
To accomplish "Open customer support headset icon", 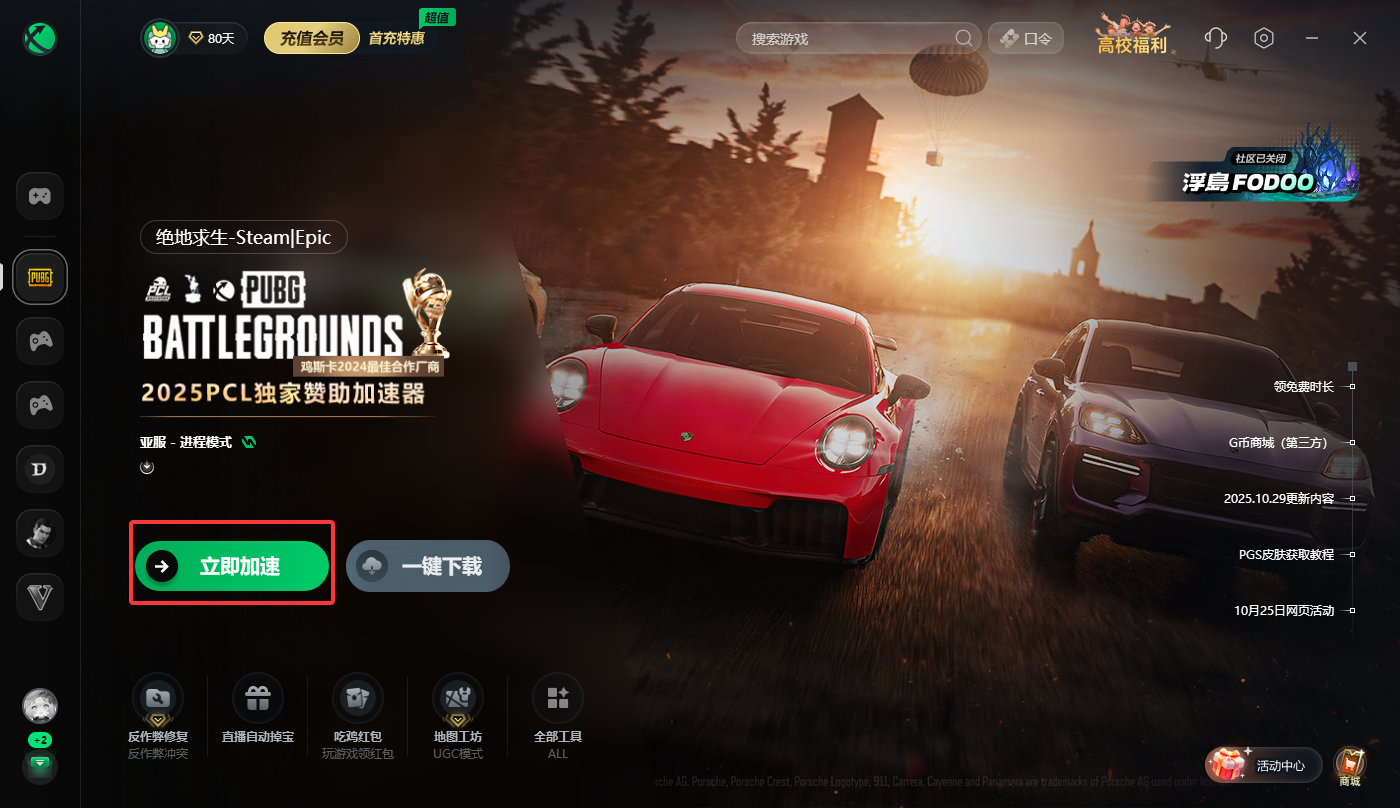I will [x=1216, y=38].
